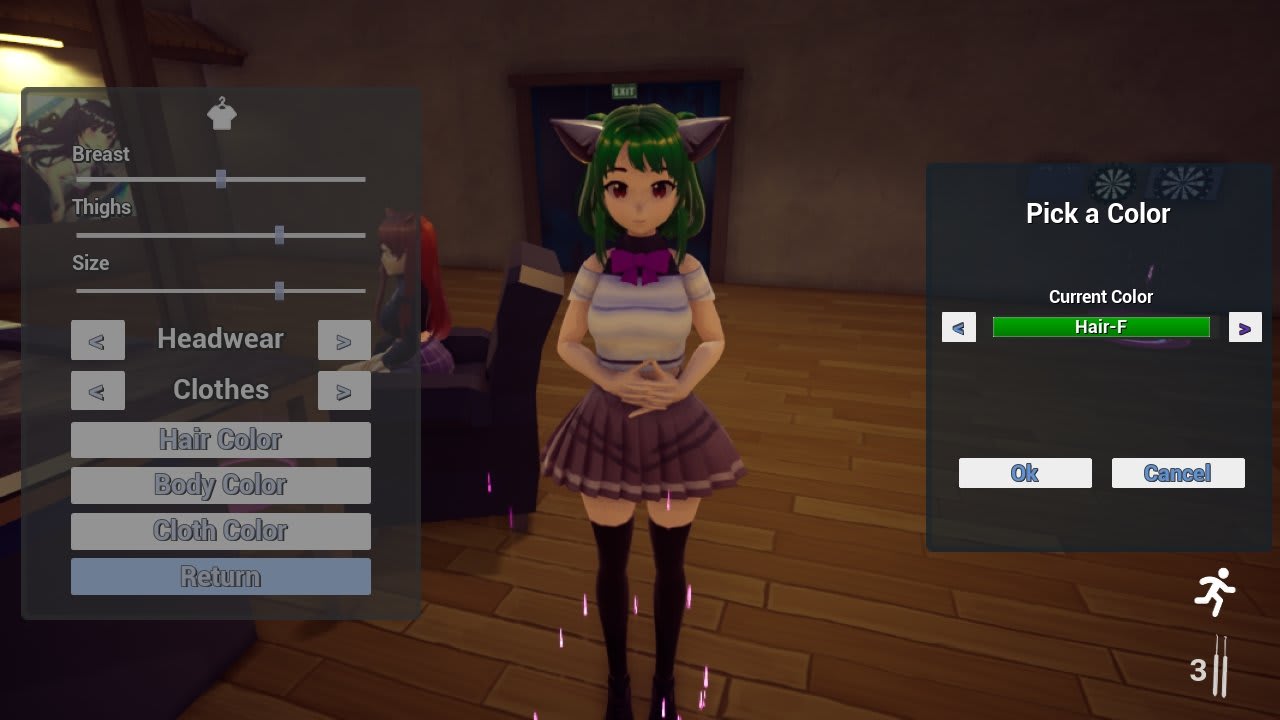This screenshot has height=720, width=1280.
Task: Adjust the Thighs slider handle
Action: (x=279, y=235)
